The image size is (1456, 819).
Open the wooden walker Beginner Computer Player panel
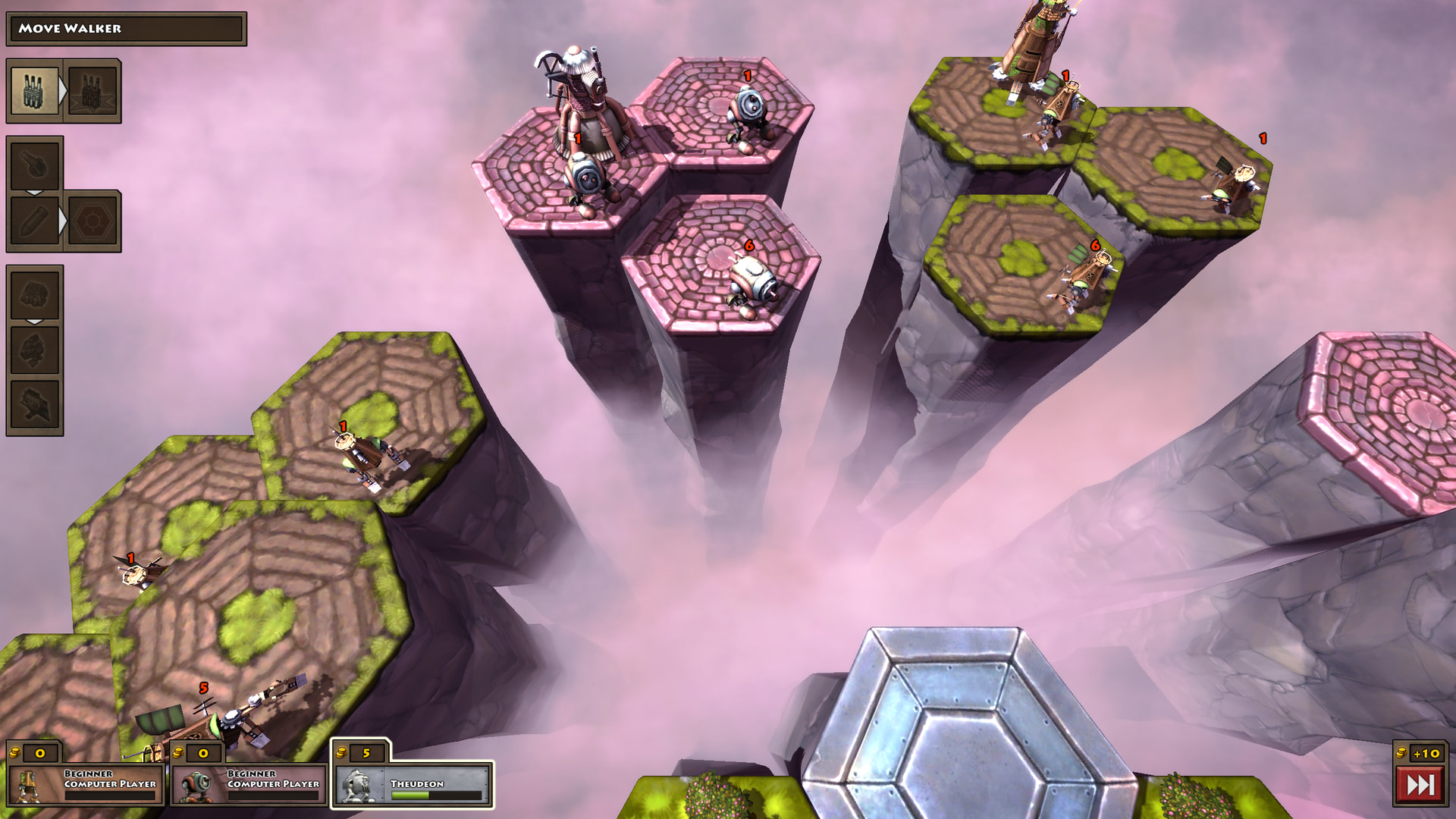coord(85,784)
